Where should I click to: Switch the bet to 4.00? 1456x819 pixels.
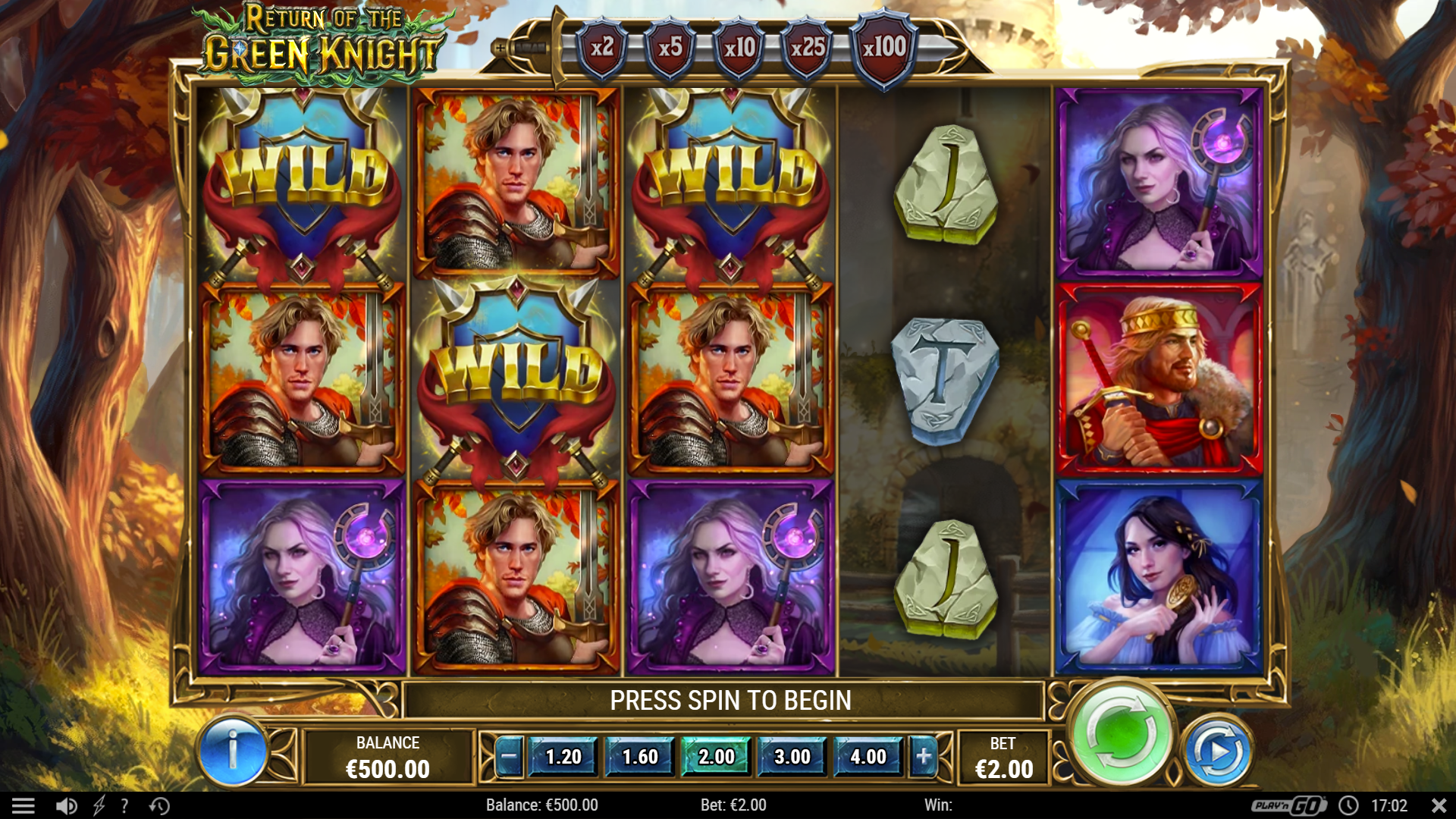point(868,756)
